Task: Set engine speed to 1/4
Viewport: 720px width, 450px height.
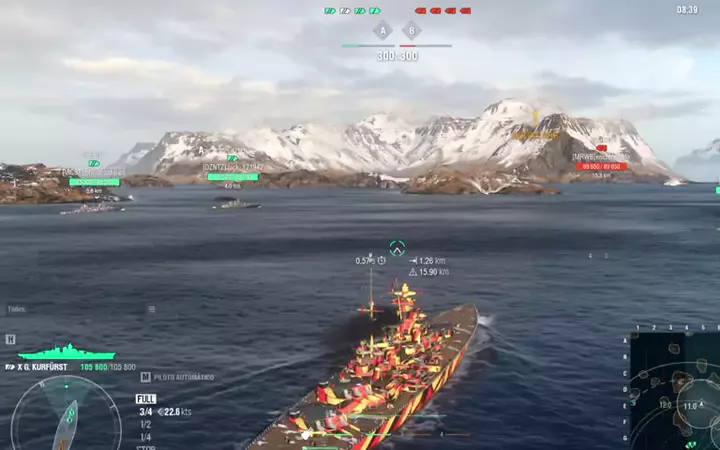Action: tap(145, 437)
